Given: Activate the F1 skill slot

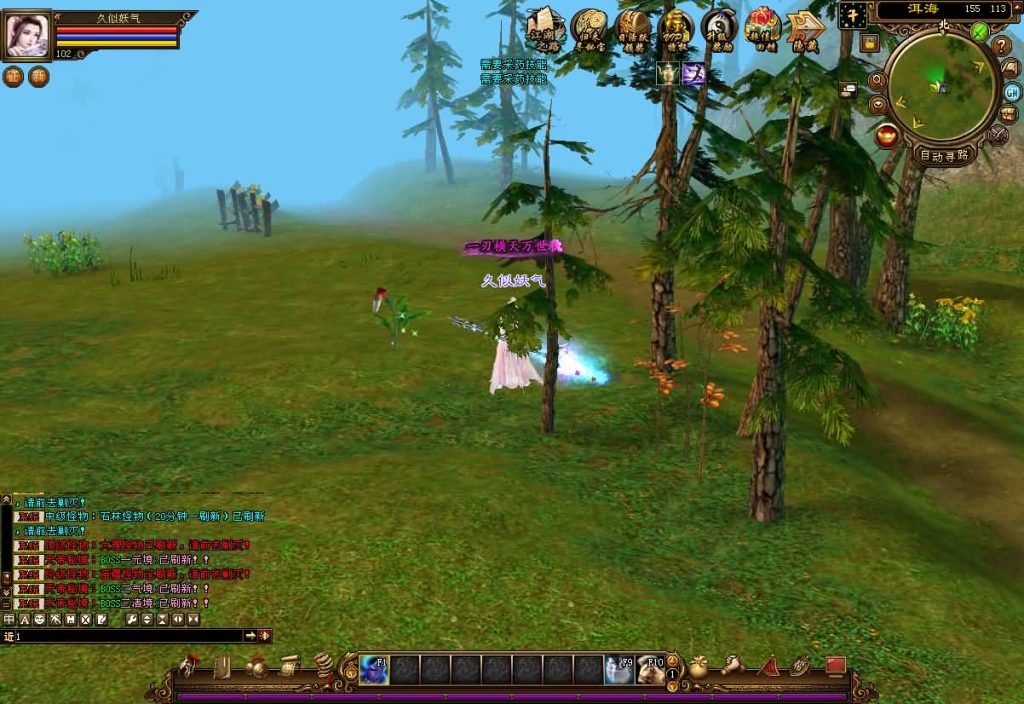Looking at the screenshot, I should pyautogui.click(x=374, y=669).
